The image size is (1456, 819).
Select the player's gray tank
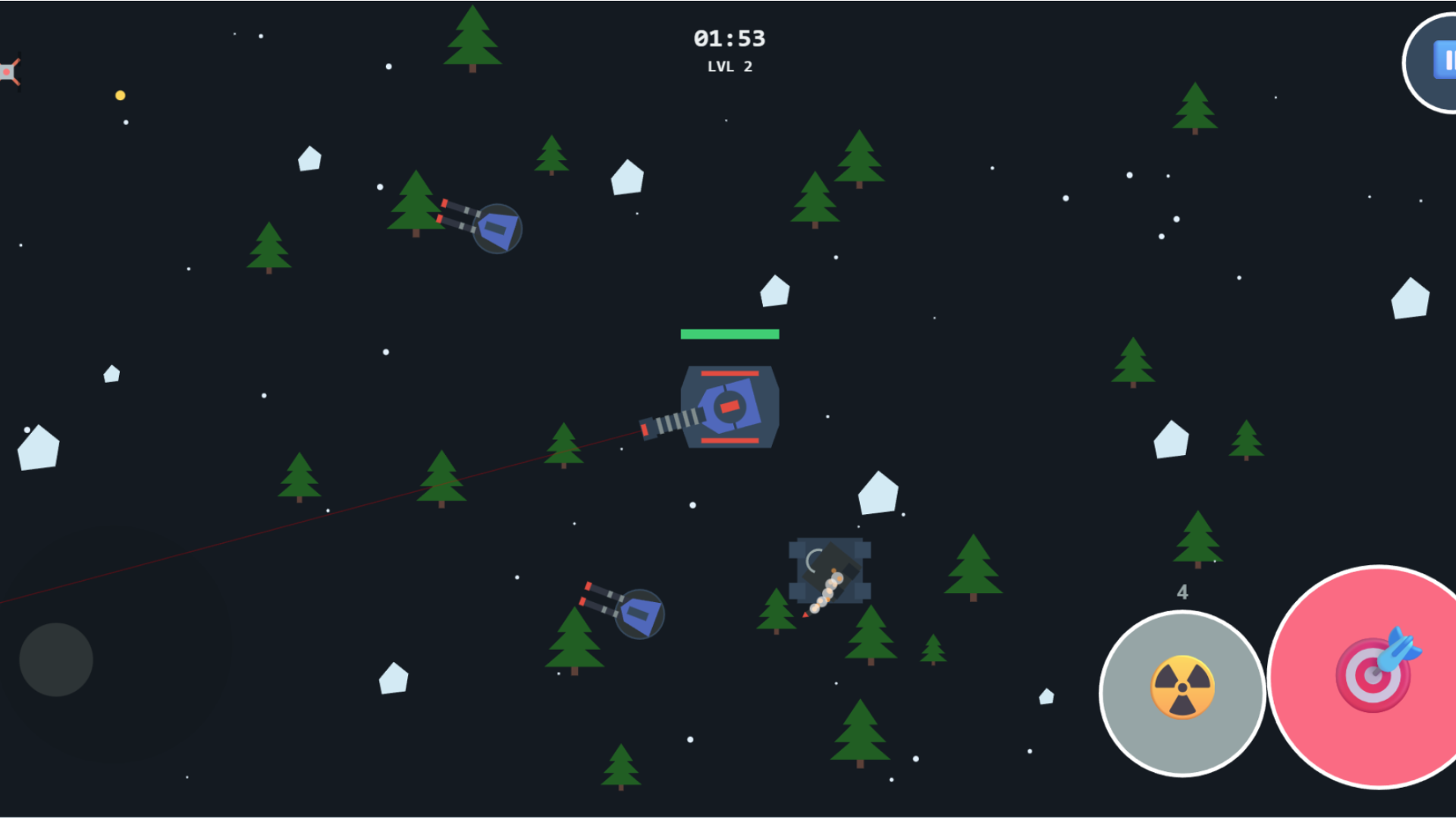coord(730,407)
